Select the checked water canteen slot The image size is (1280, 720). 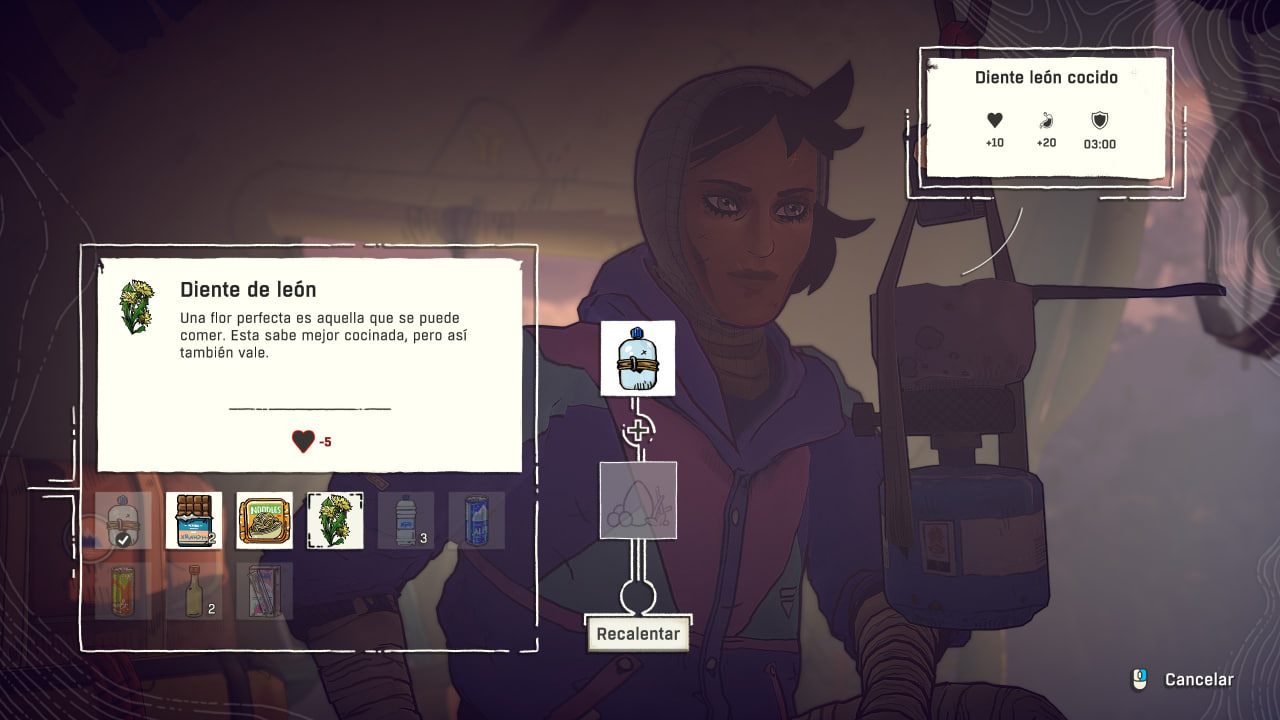coord(124,520)
